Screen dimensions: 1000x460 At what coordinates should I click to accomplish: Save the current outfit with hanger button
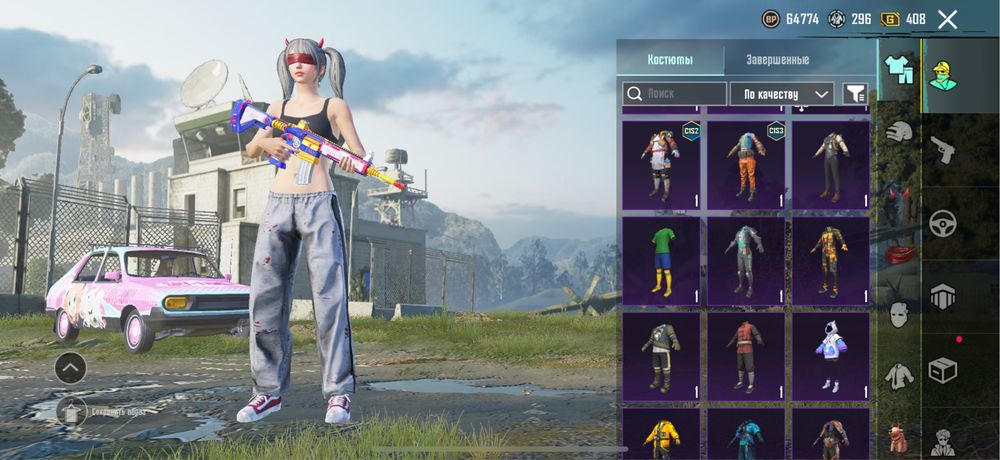(71, 410)
